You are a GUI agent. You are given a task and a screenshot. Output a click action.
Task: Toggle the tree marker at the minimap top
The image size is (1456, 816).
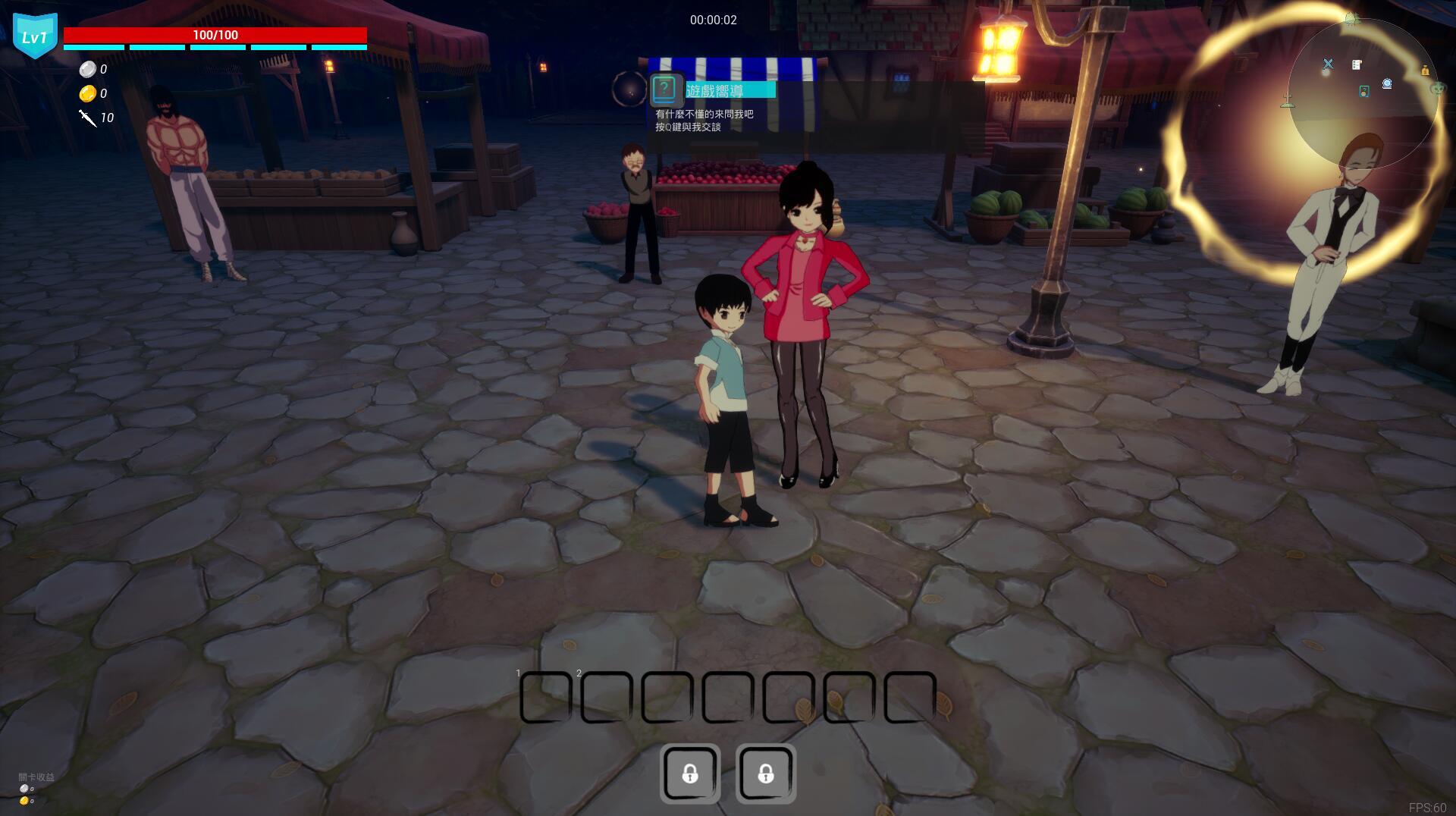click(x=1351, y=17)
